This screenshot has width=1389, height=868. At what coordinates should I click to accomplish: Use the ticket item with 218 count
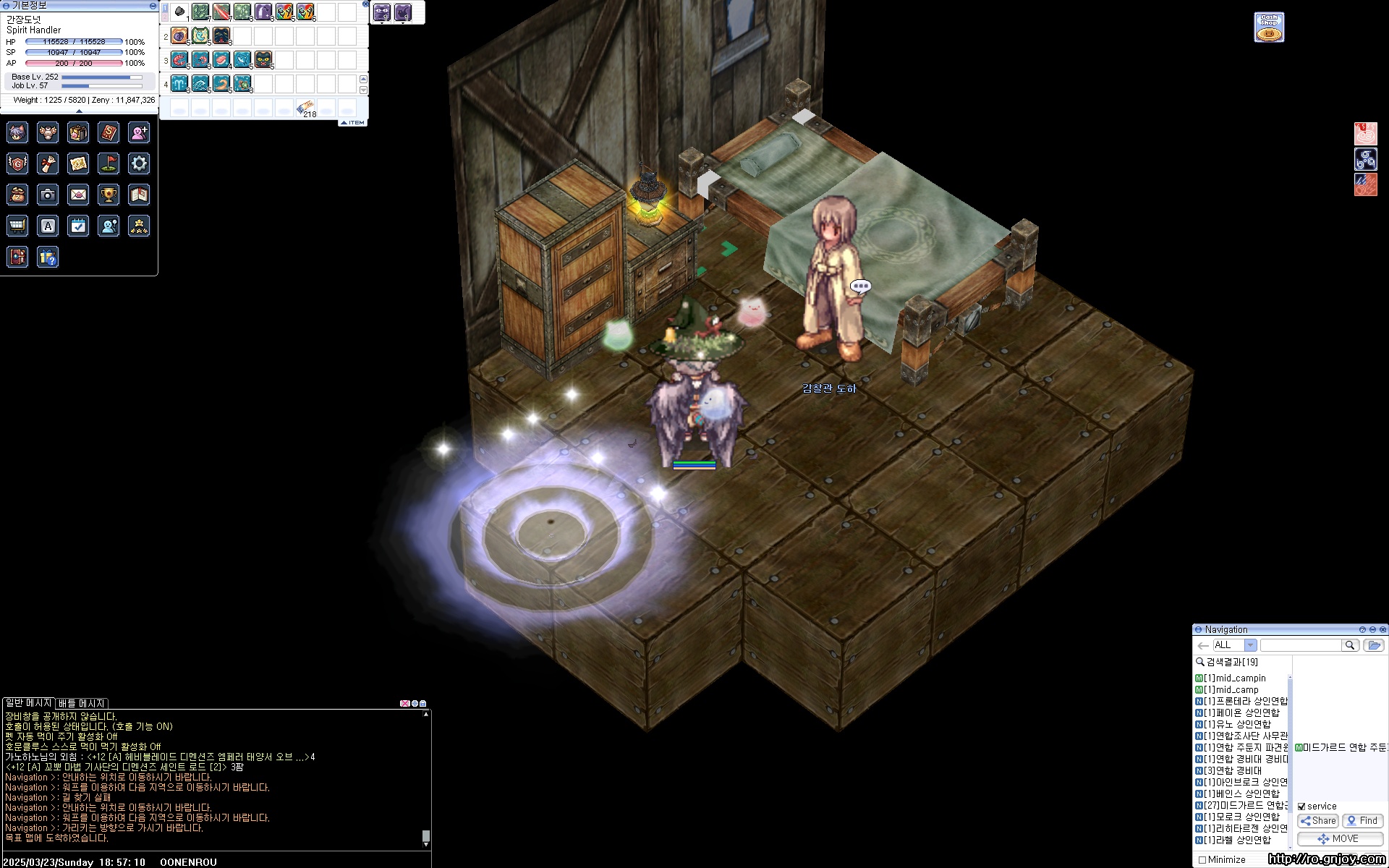pyautogui.click(x=305, y=109)
